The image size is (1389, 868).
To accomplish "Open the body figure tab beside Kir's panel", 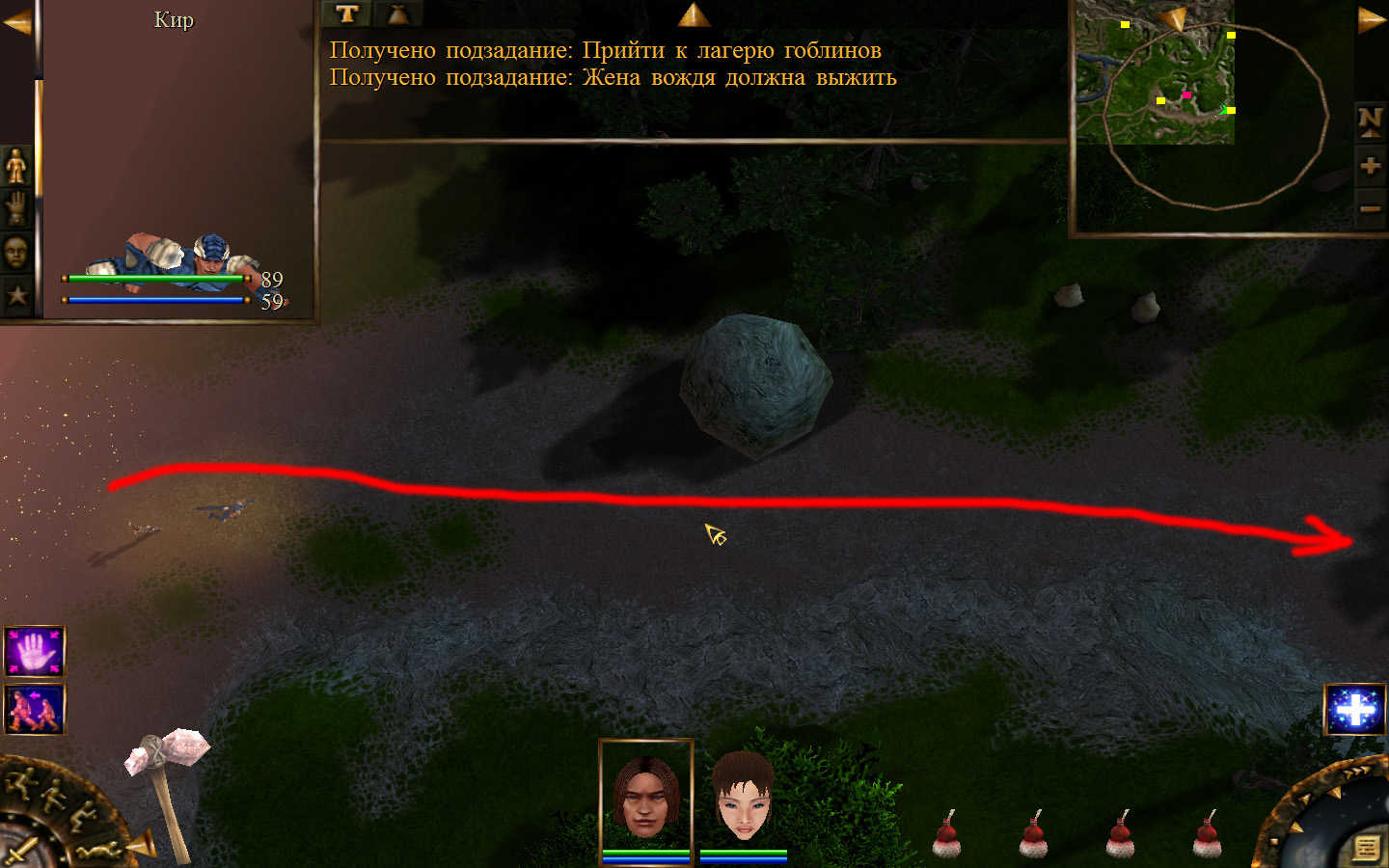I will [x=16, y=166].
